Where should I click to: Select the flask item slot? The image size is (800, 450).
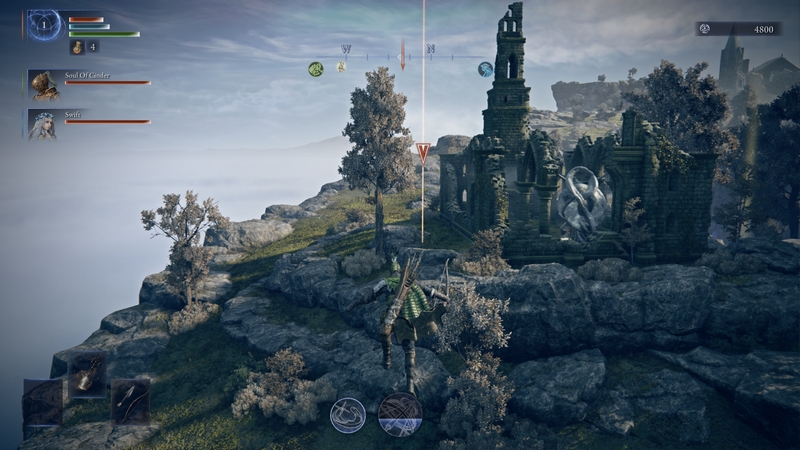pyautogui.click(x=87, y=374)
